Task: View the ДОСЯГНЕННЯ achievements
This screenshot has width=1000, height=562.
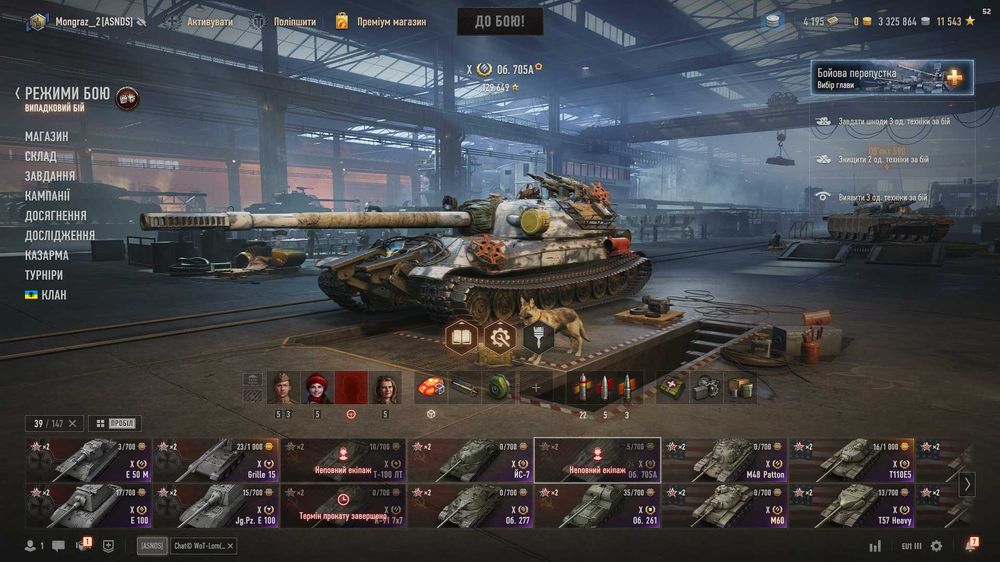Action: pyautogui.click(x=55, y=215)
